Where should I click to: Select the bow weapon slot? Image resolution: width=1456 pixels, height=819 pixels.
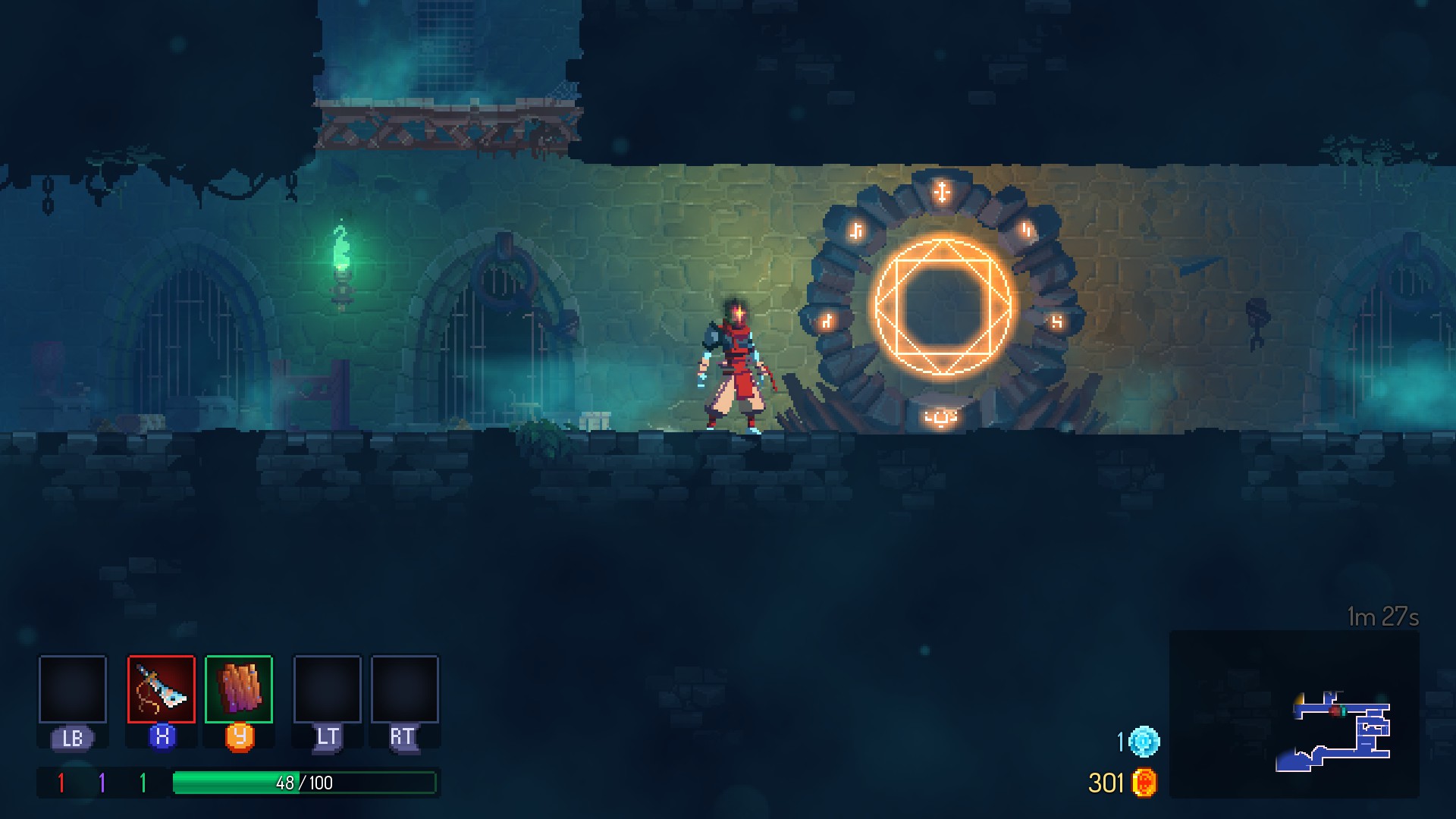pyautogui.click(x=162, y=689)
